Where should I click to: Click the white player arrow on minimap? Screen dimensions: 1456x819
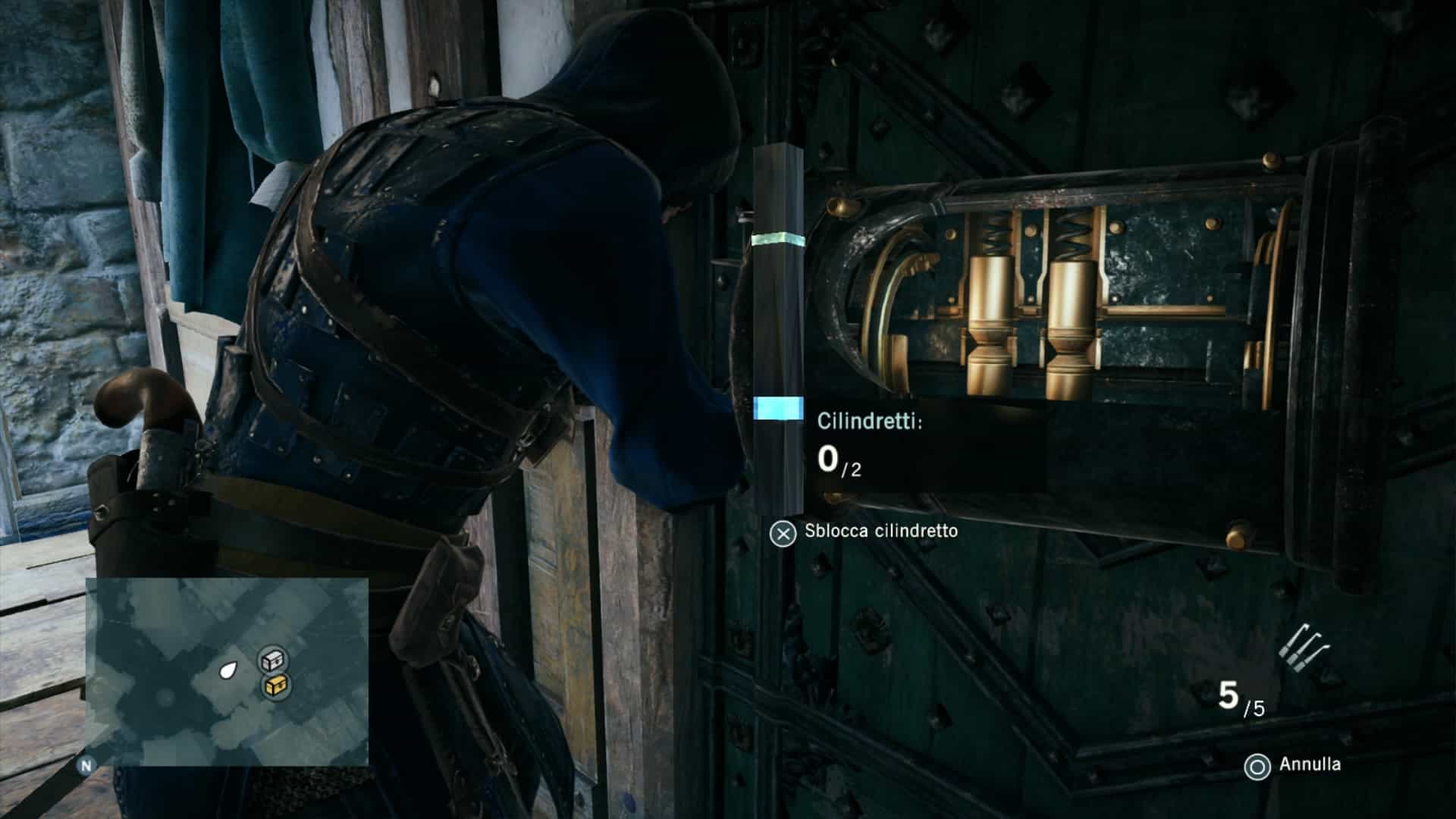pos(227,670)
